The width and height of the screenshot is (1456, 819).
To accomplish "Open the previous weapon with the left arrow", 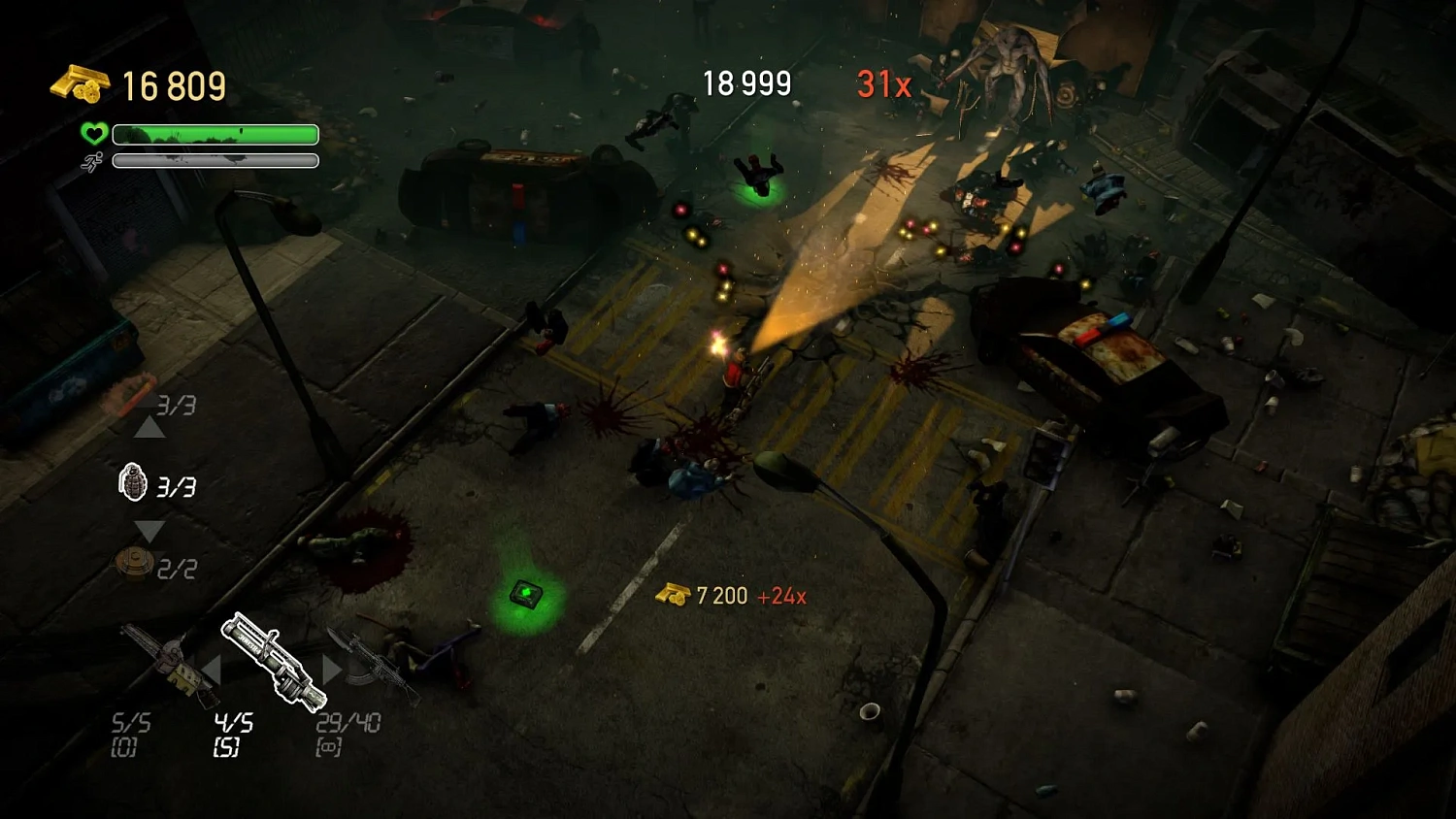I will click(213, 666).
